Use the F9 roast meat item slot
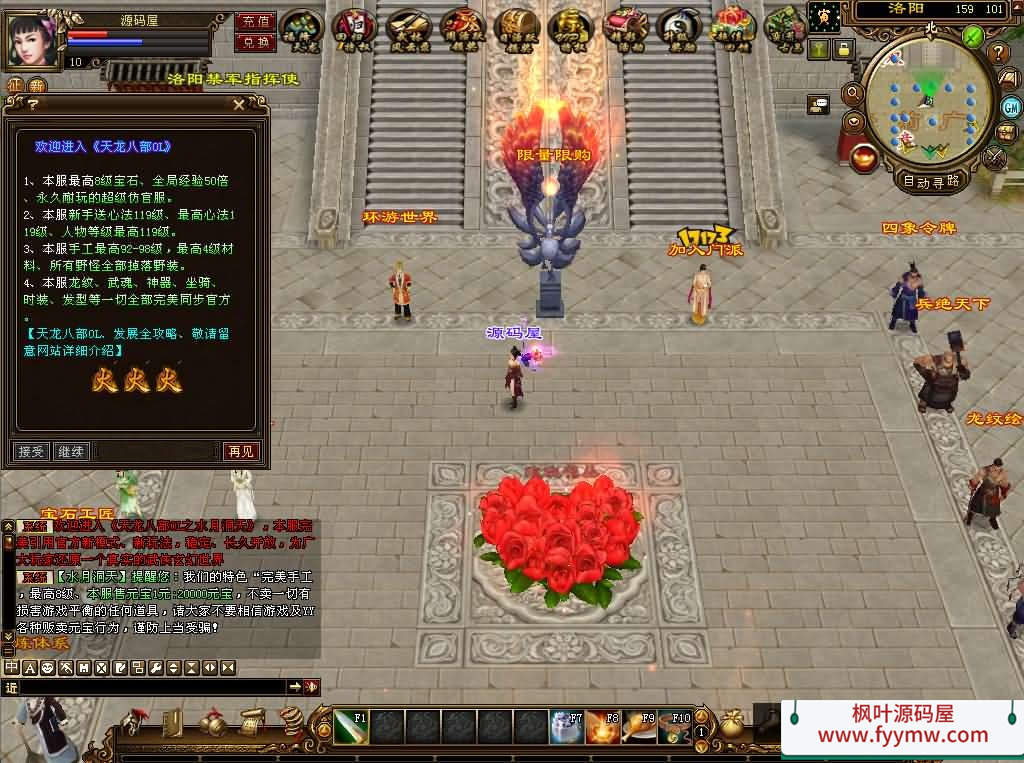This screenshot has width=1024, height=763. coord(637,727)
